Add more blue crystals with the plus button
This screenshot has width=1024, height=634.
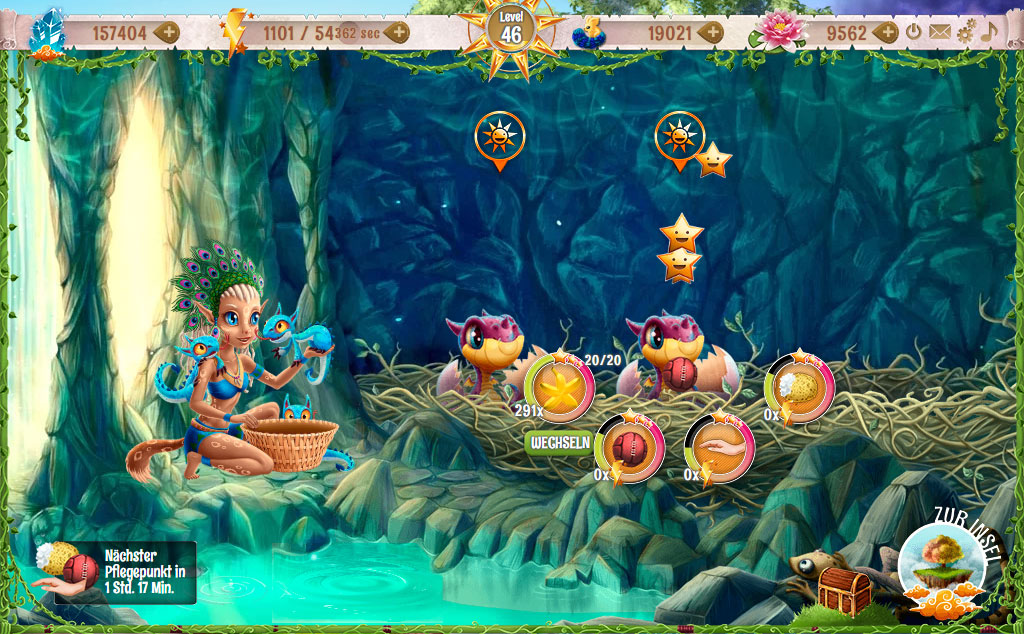(167, 32)
